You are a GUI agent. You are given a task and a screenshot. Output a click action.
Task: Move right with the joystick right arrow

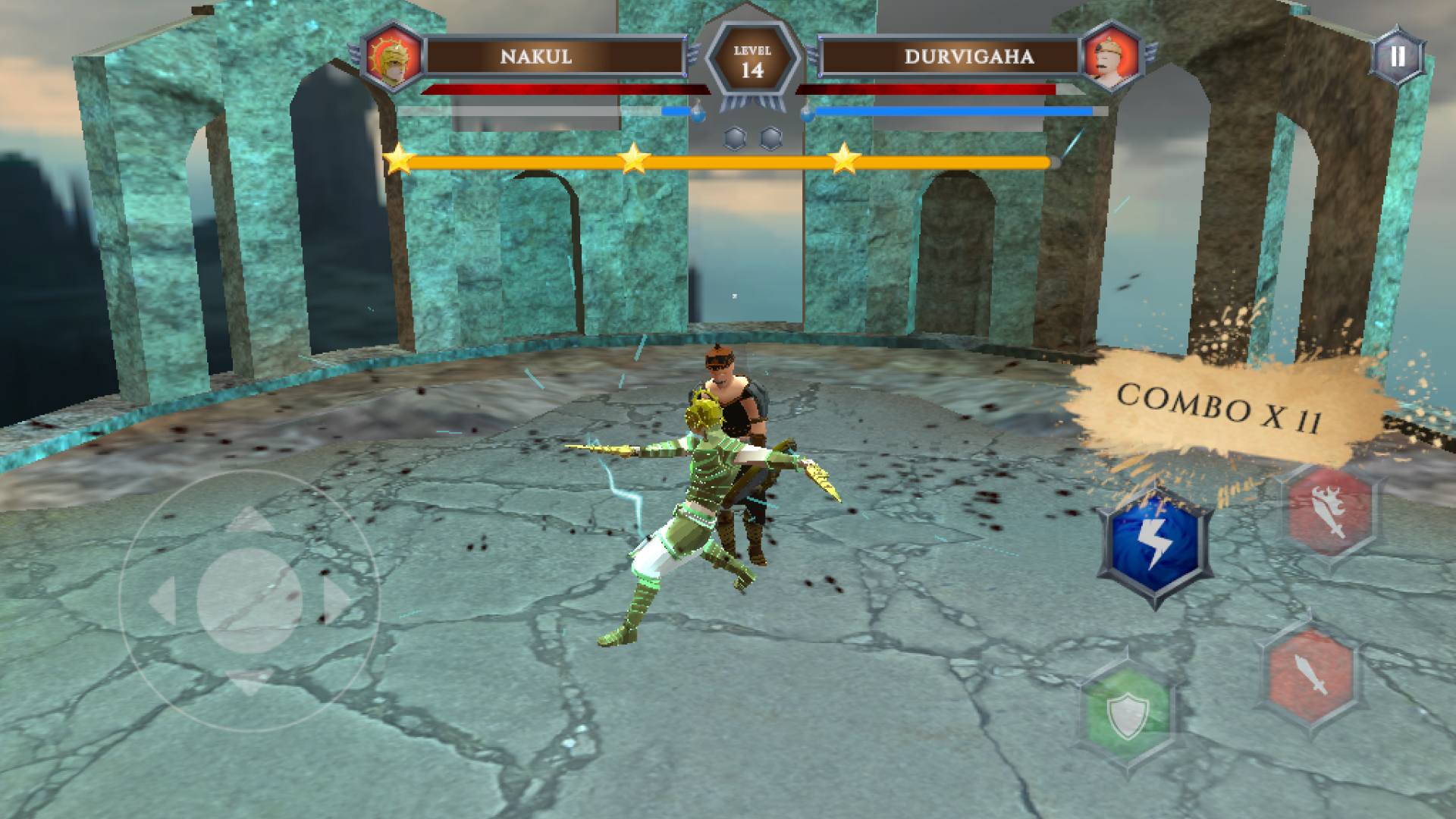(337, 601)
